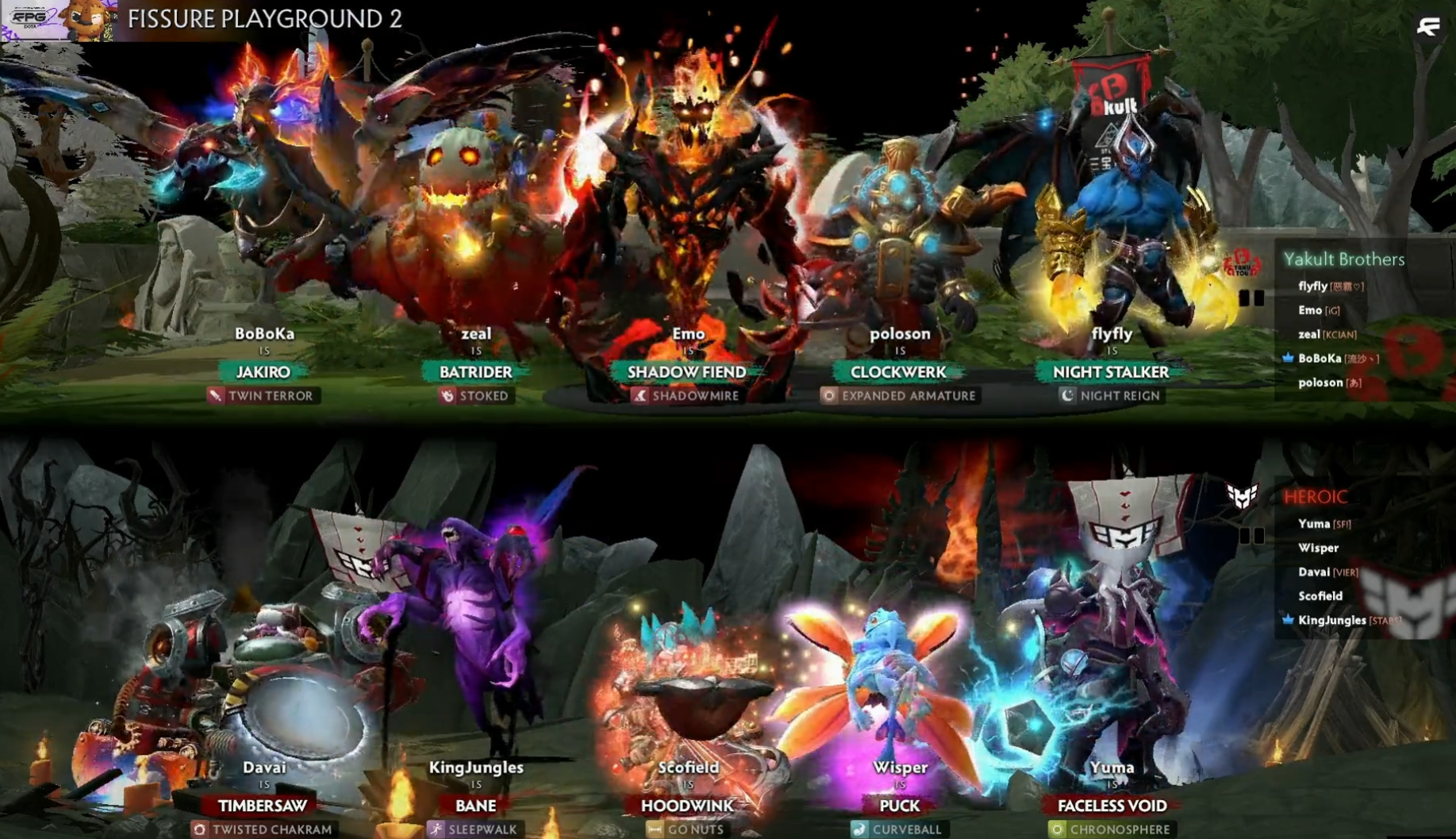View the Night Reign facet tag
This screenshot has height=839, width=1456.
click(x=1111, y=395)
